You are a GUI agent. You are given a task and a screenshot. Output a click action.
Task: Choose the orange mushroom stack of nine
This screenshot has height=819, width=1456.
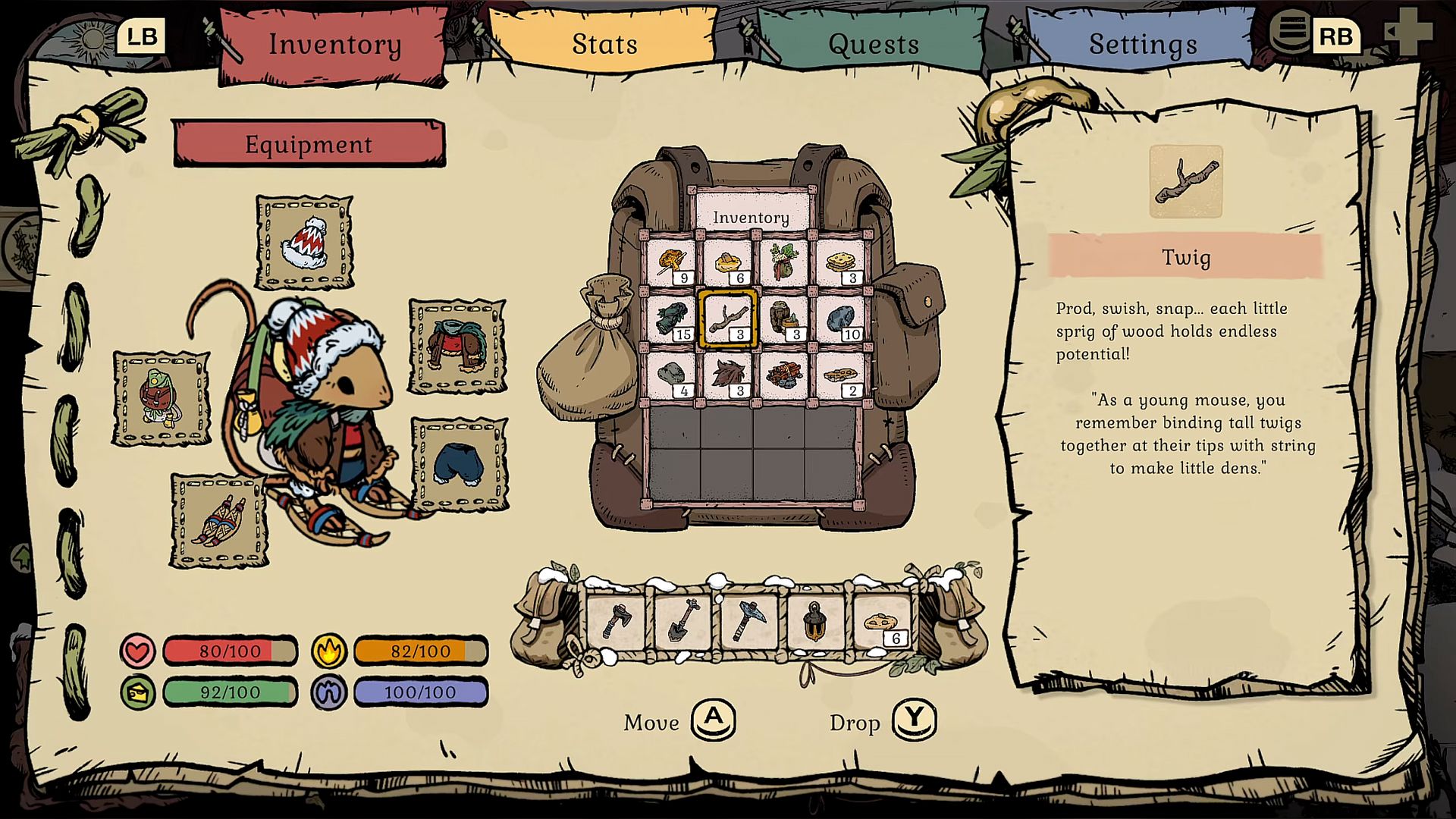click(672, 263)
